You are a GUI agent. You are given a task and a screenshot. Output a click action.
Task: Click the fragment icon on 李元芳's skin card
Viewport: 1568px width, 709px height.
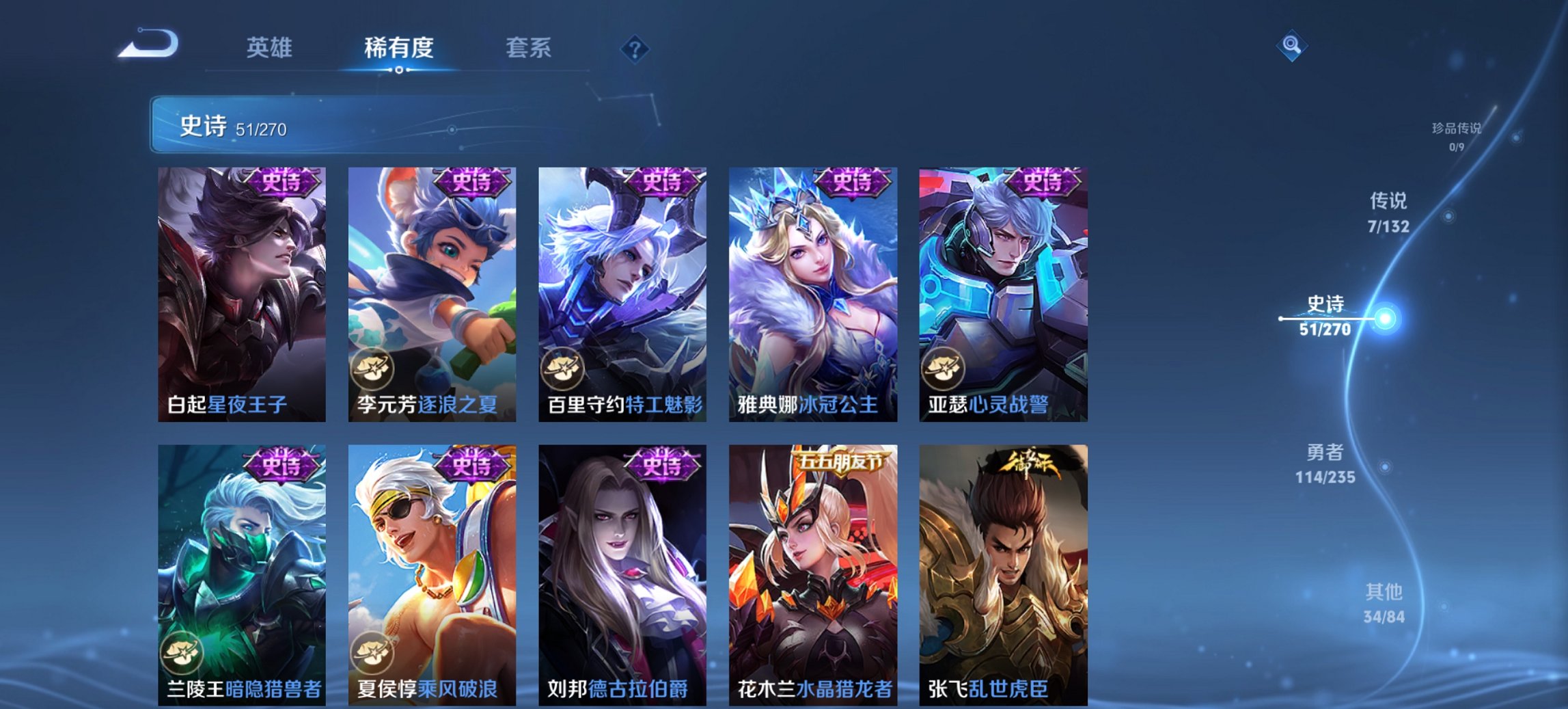(x=372, y=367)
